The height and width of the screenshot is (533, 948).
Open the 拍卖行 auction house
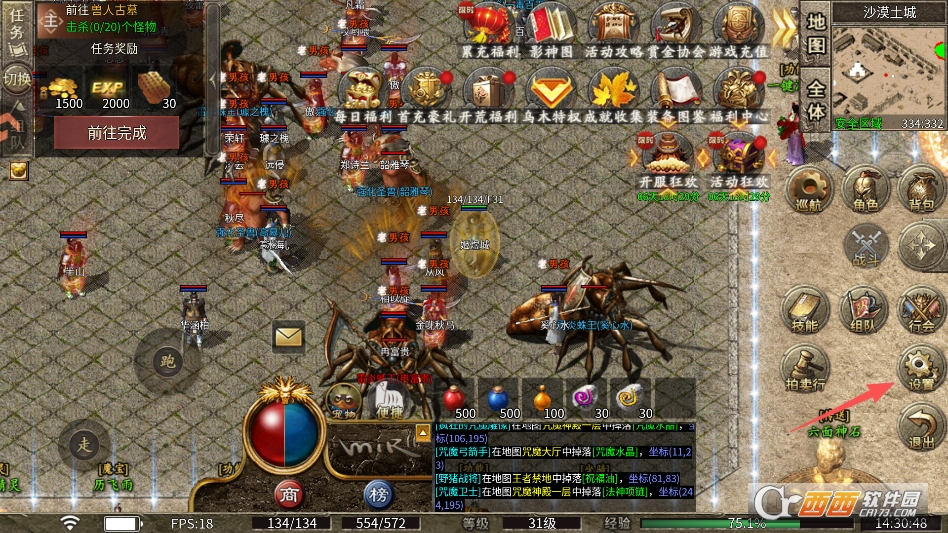click(806, 369)
